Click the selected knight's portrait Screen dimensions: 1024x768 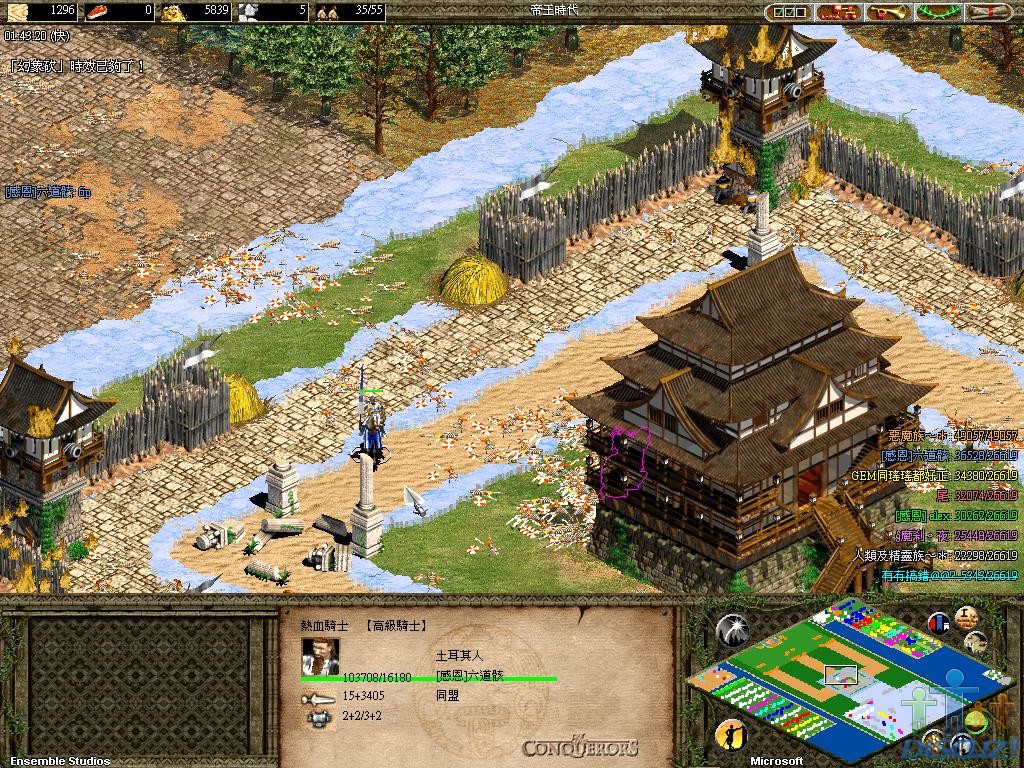320,654
